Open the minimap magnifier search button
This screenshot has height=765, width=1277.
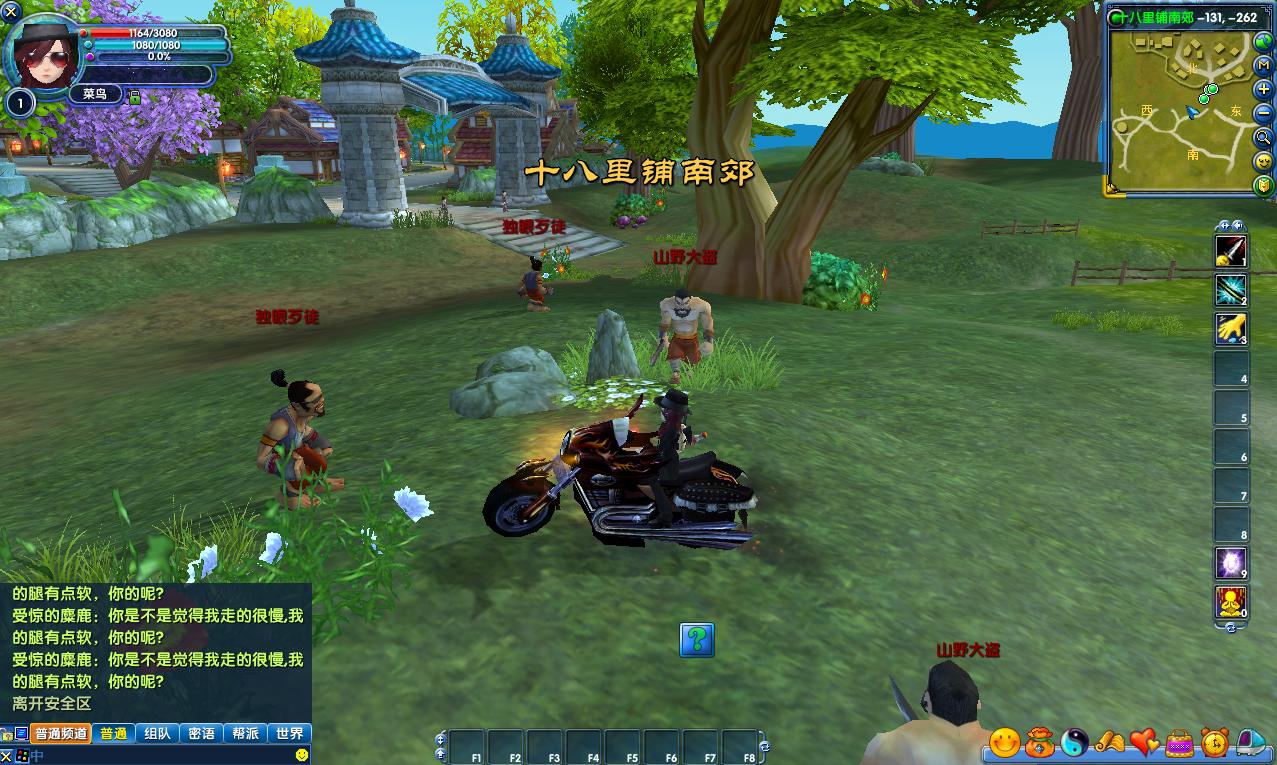[x=1264, y=137]
